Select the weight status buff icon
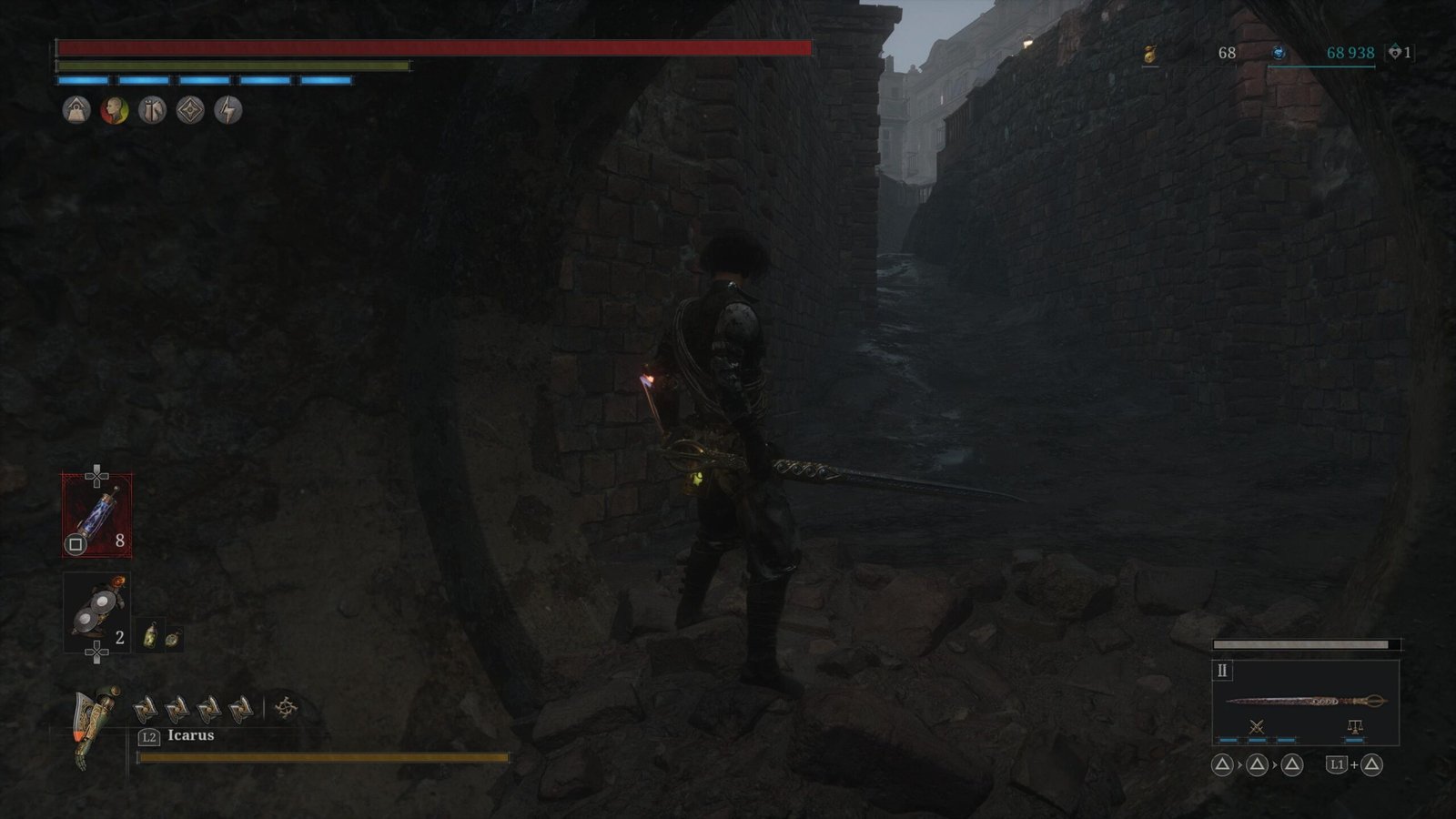The width and height of the screenshot is (1456, 819). [x=76, y=110]
